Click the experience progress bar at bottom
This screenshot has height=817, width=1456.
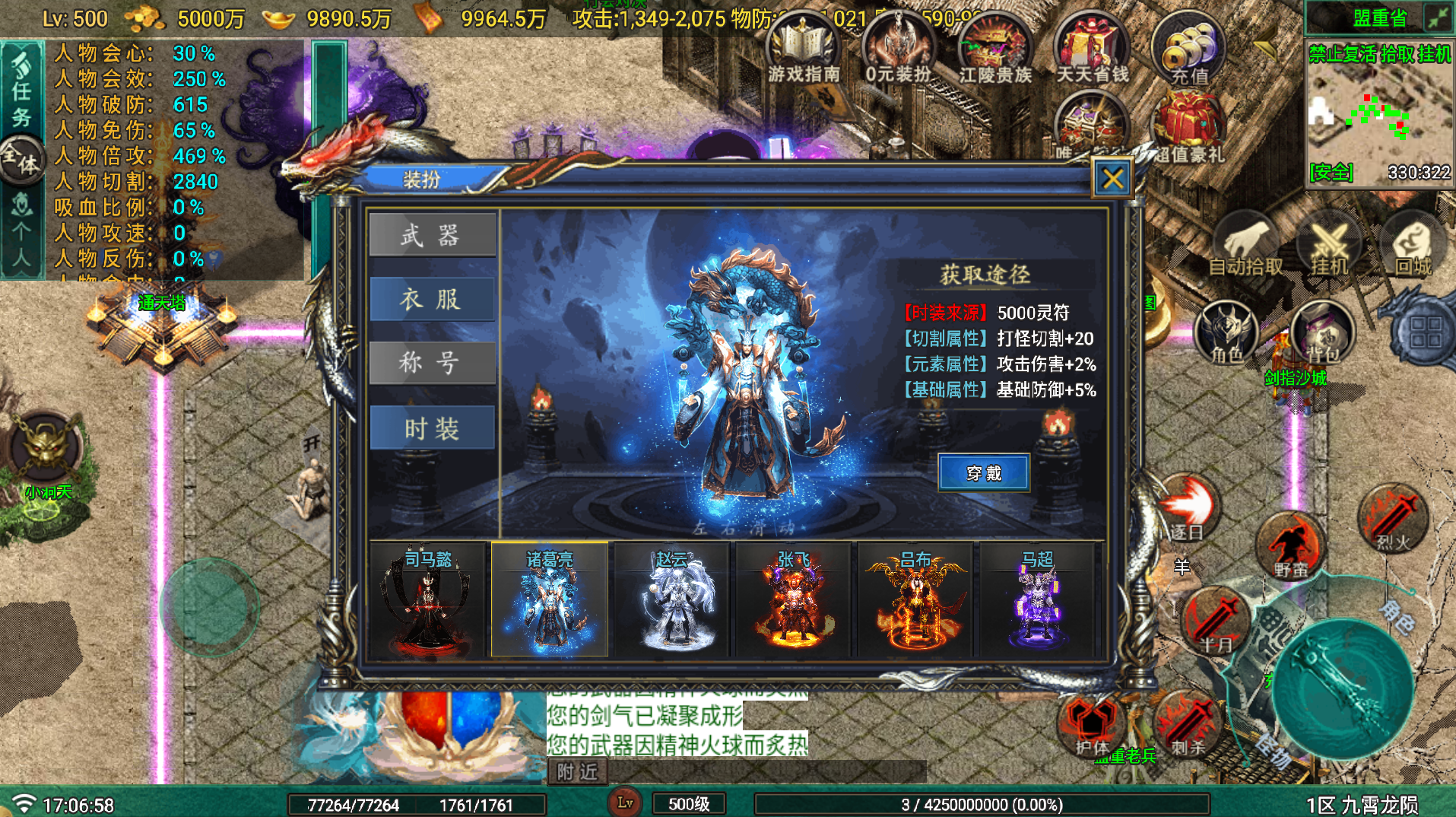[981, 803]
